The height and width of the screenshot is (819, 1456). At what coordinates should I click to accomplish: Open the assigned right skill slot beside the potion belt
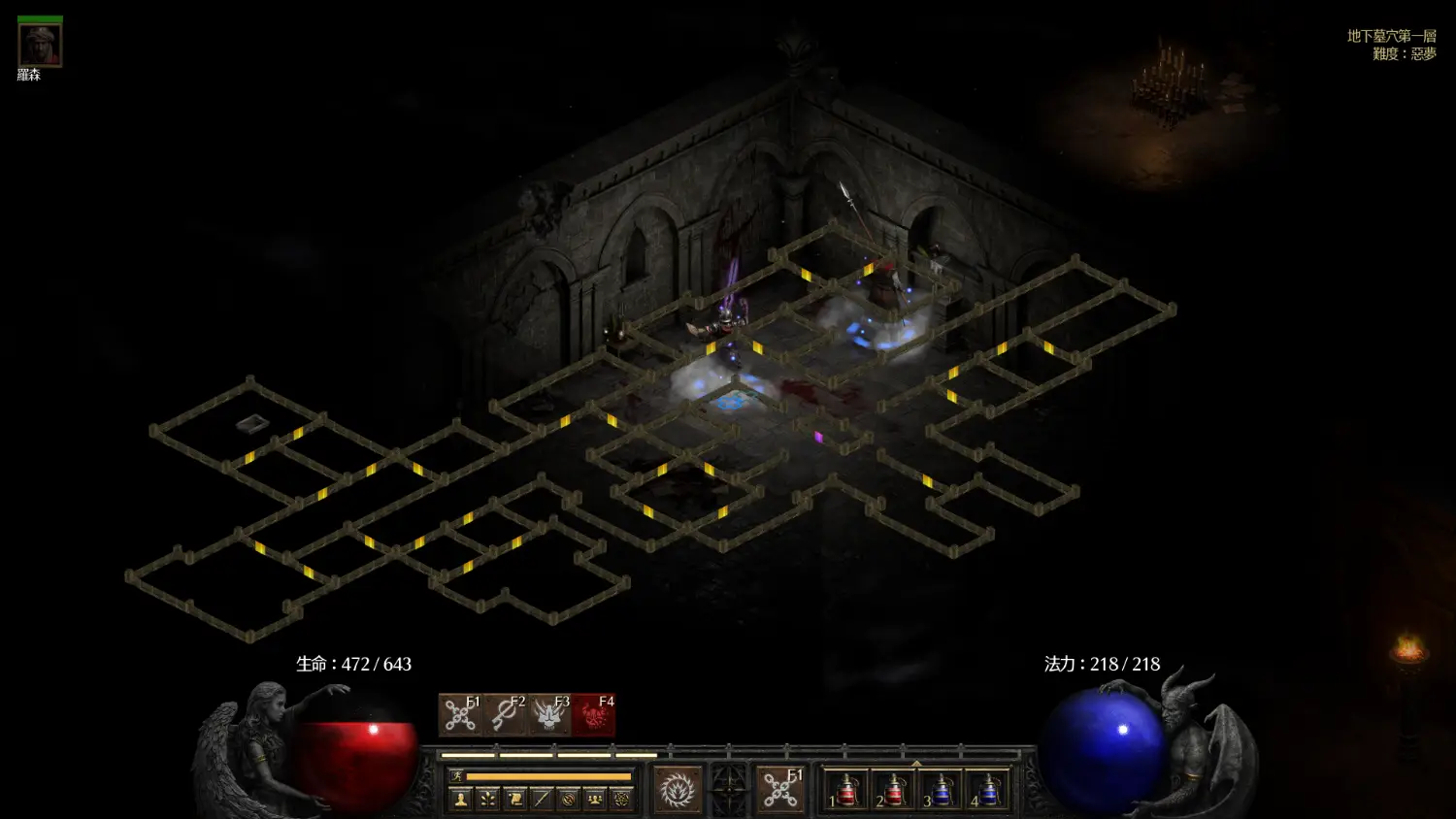tap(780, 791)
